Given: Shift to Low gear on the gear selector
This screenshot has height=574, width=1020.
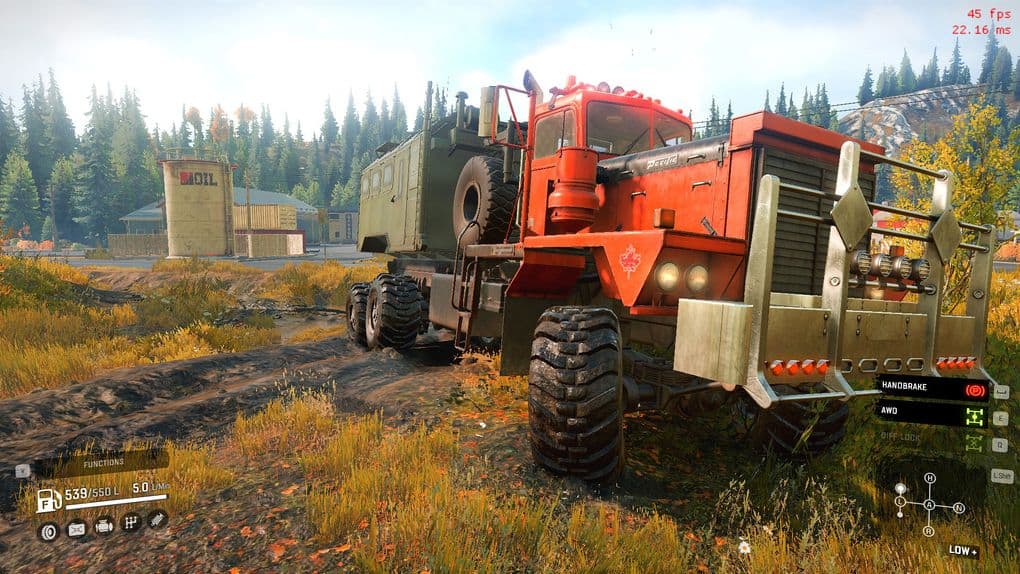Looking at the screenshot, I should tap(900, 501).
